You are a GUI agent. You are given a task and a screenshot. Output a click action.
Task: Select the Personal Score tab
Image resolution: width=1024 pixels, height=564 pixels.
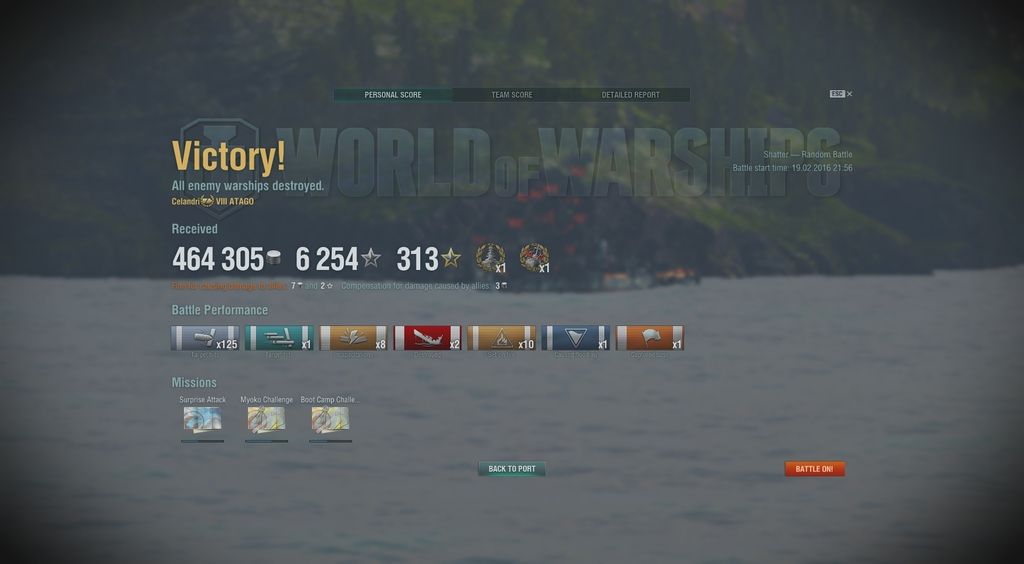392,95
